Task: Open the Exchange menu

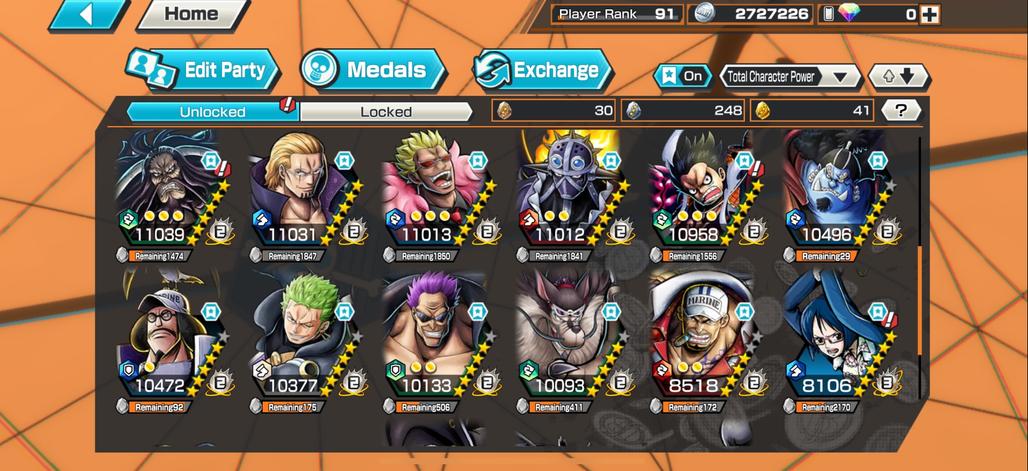Action: 542,70
